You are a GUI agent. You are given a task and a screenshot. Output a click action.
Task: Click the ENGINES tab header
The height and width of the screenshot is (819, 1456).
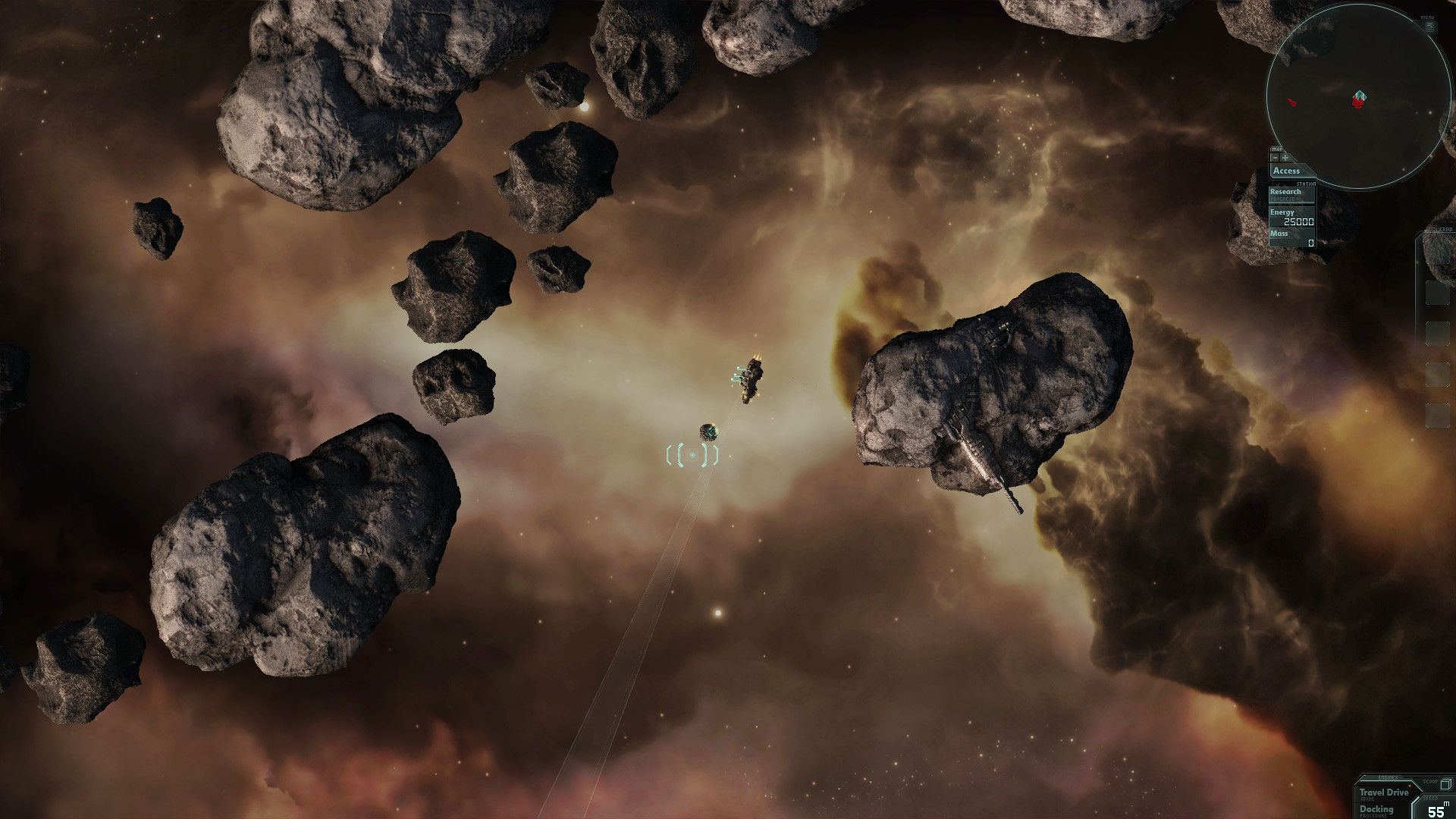pos(1388,777)
